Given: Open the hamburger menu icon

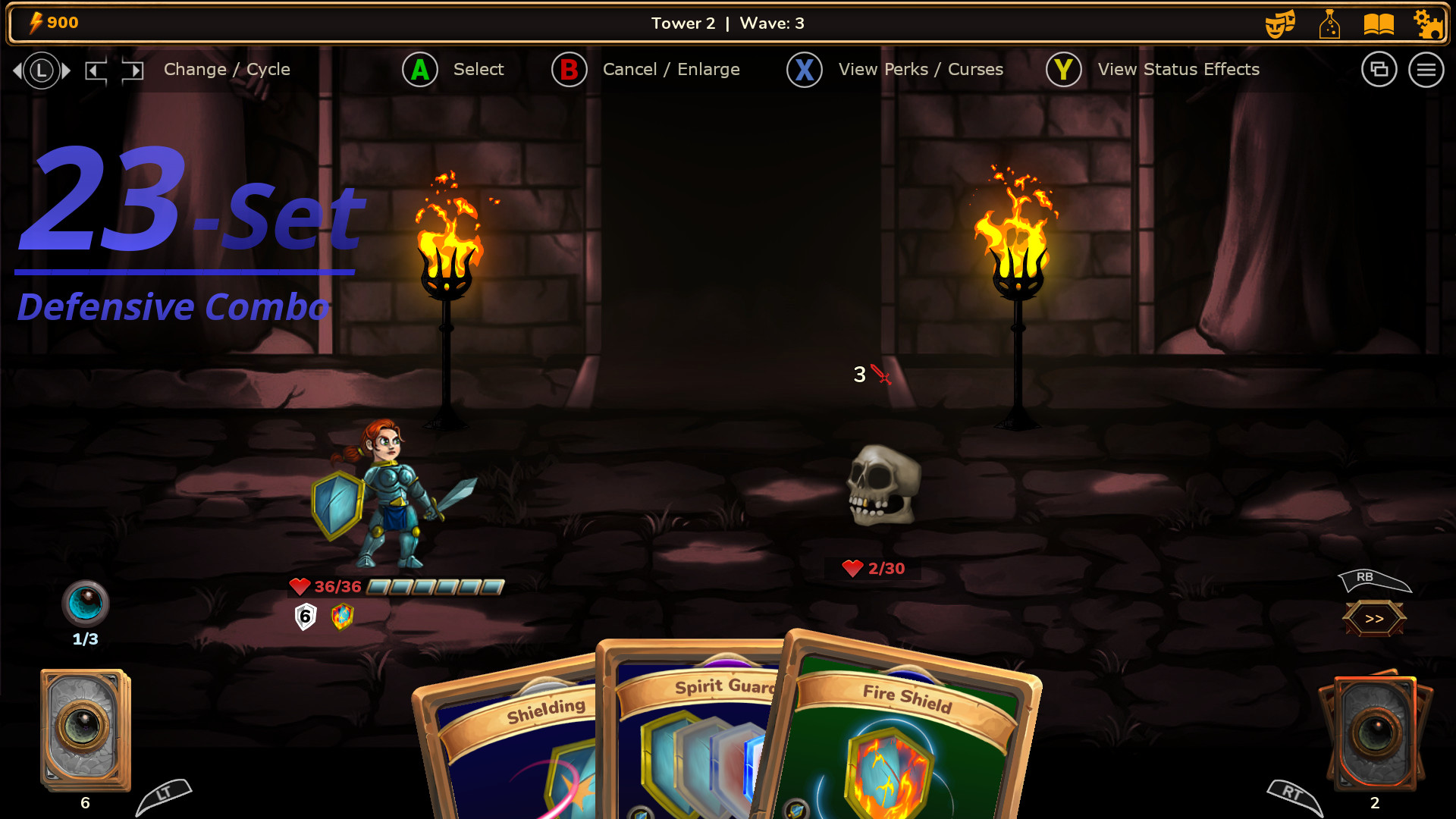Looking at the screenshot, I should 1426,69.
